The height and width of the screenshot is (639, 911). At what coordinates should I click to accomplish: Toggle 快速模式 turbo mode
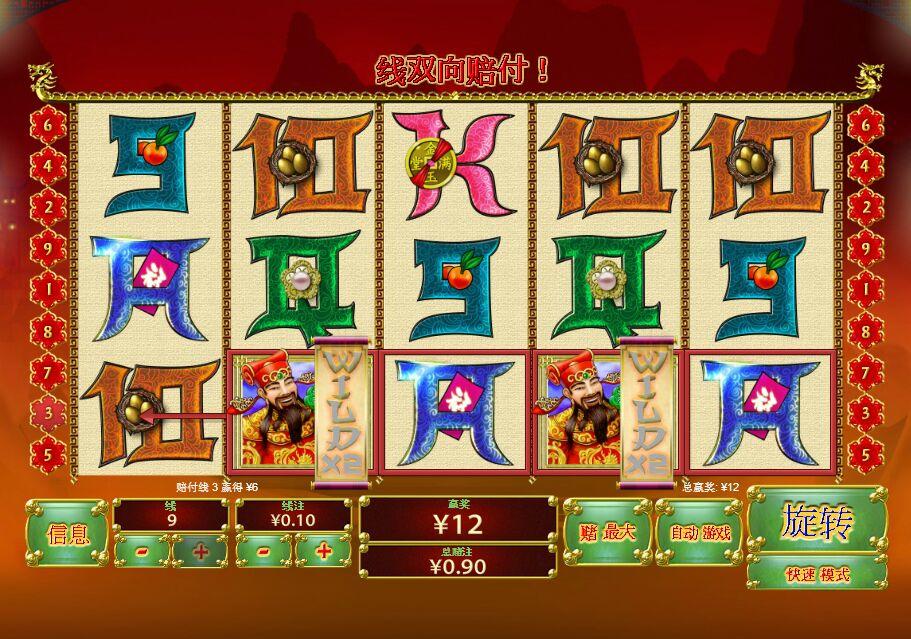[x=816, y=574]
